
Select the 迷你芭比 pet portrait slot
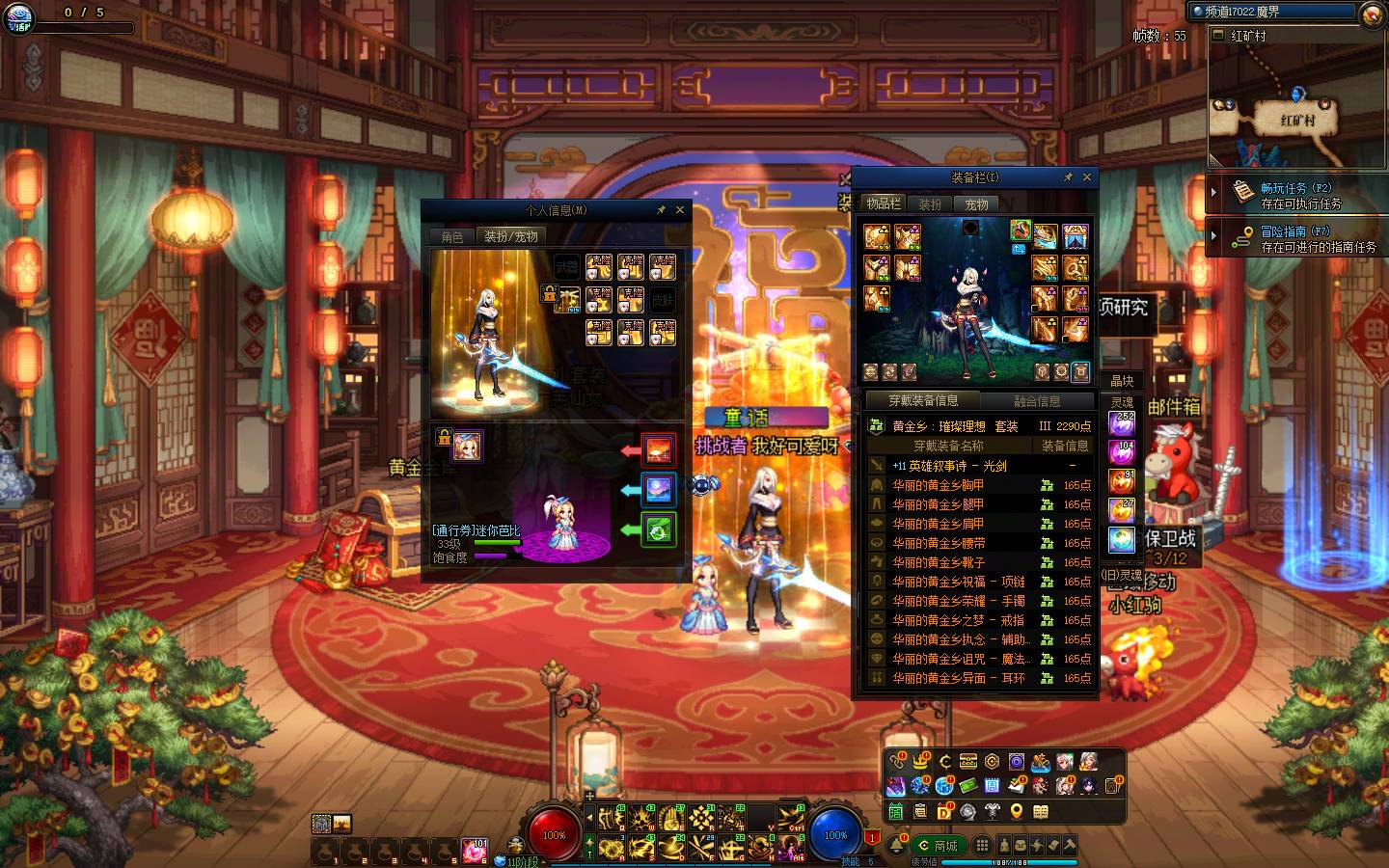[468, 446]
